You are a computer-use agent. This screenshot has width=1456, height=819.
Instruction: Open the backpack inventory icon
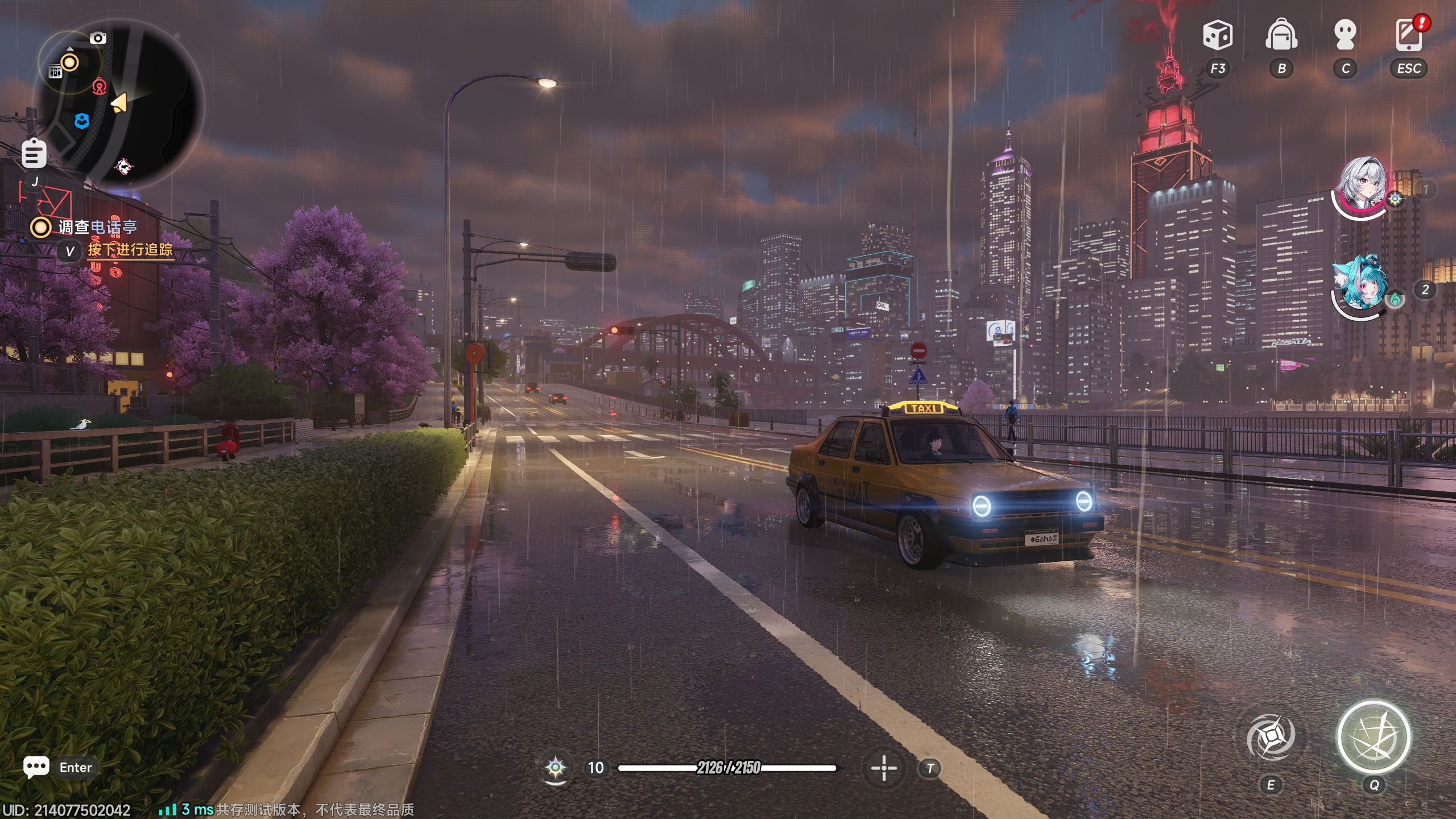[x=1281, y=35]
